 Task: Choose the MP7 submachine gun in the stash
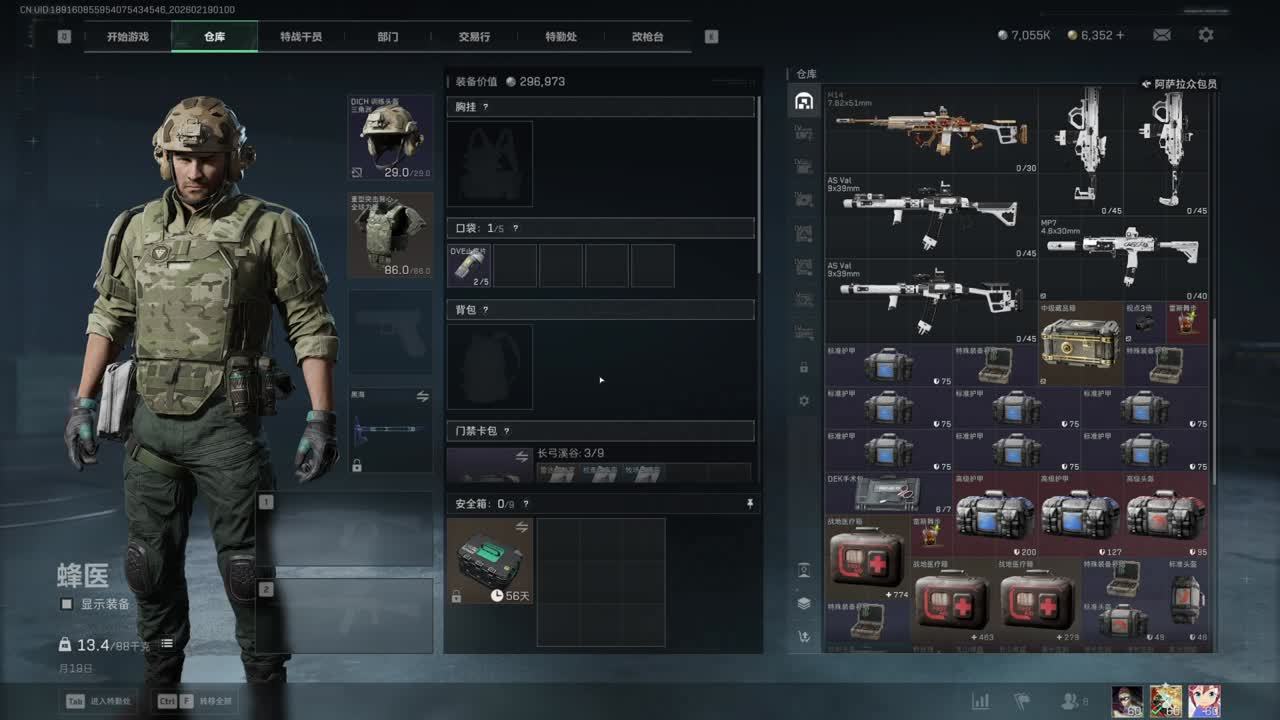pyautogui.click(x=1123, y=258)
